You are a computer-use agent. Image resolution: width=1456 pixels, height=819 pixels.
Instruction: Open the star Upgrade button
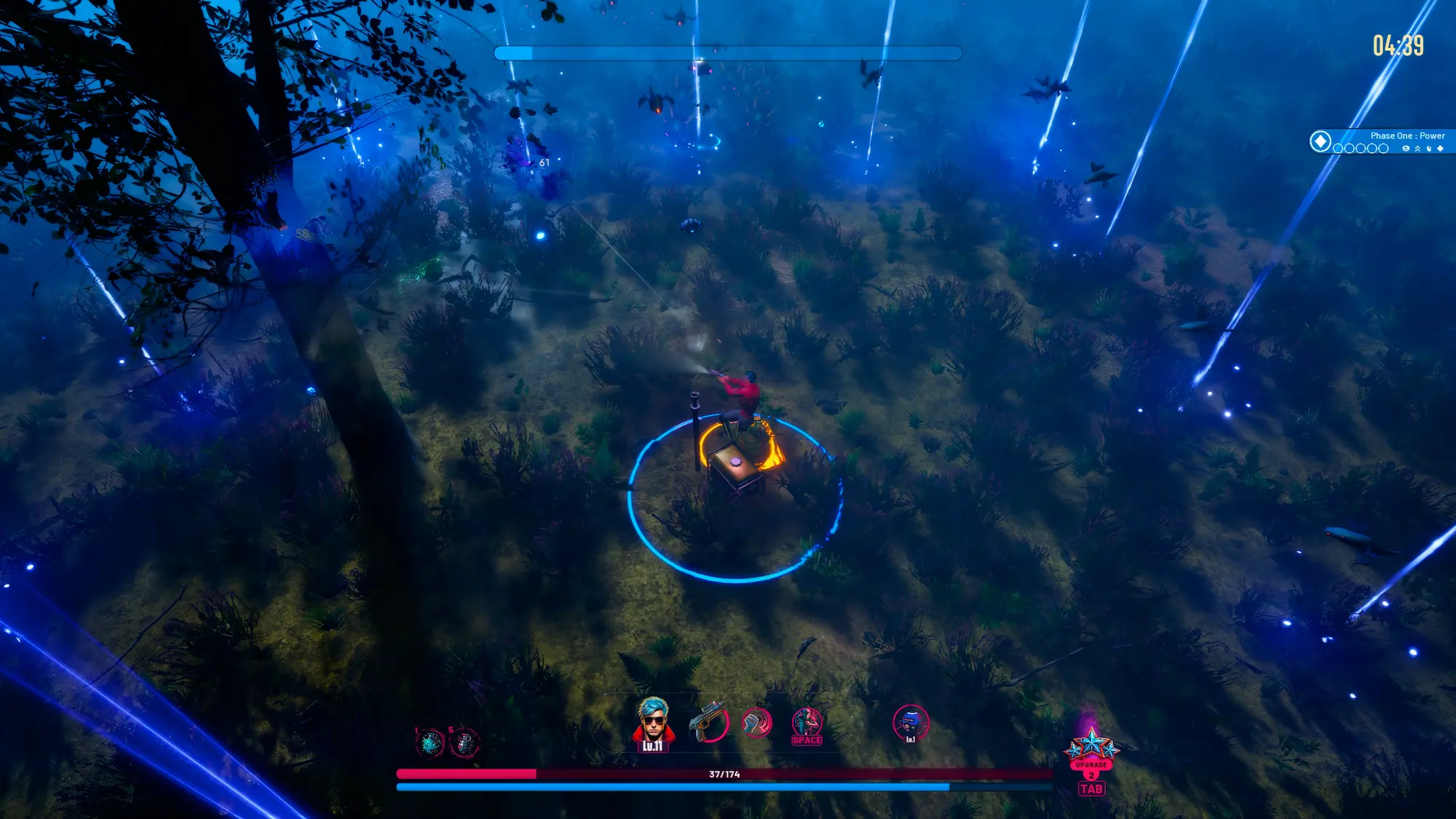1091,750
